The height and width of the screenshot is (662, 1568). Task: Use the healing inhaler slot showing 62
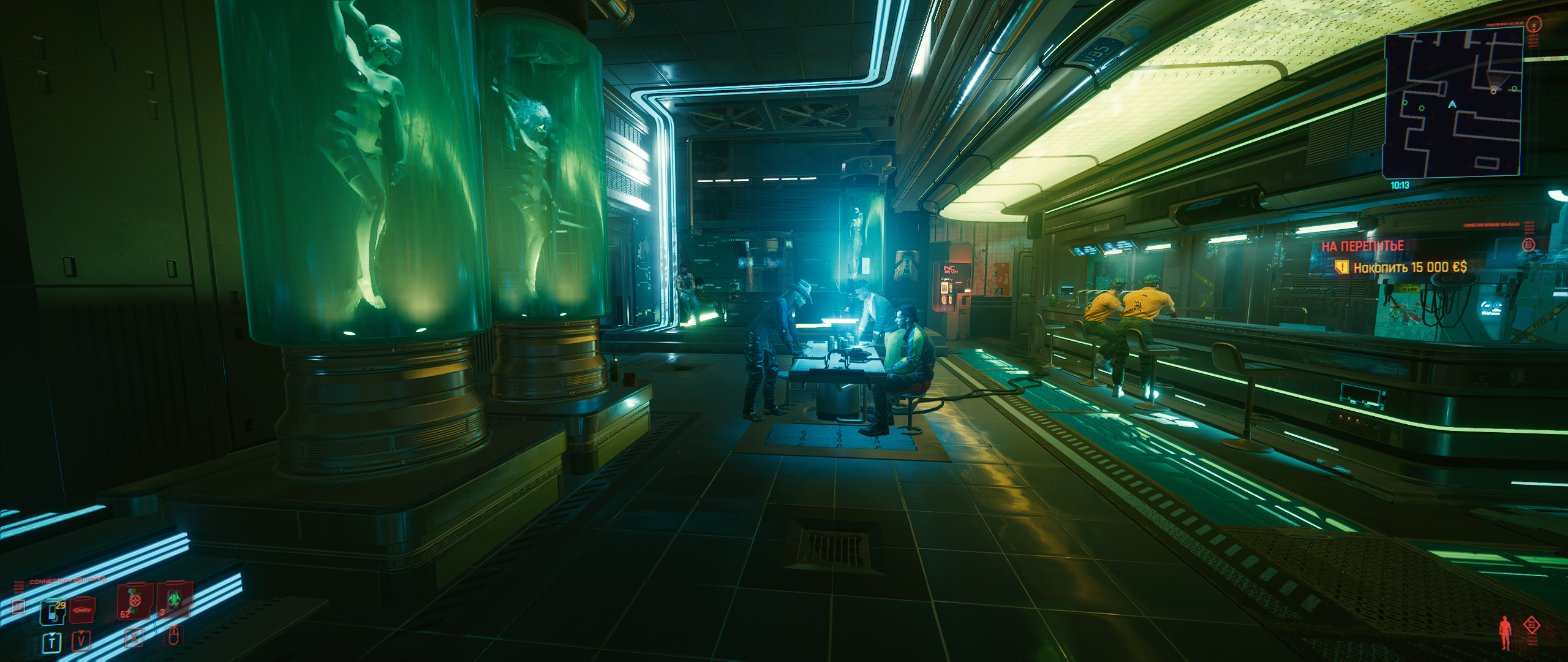[134, 602]
